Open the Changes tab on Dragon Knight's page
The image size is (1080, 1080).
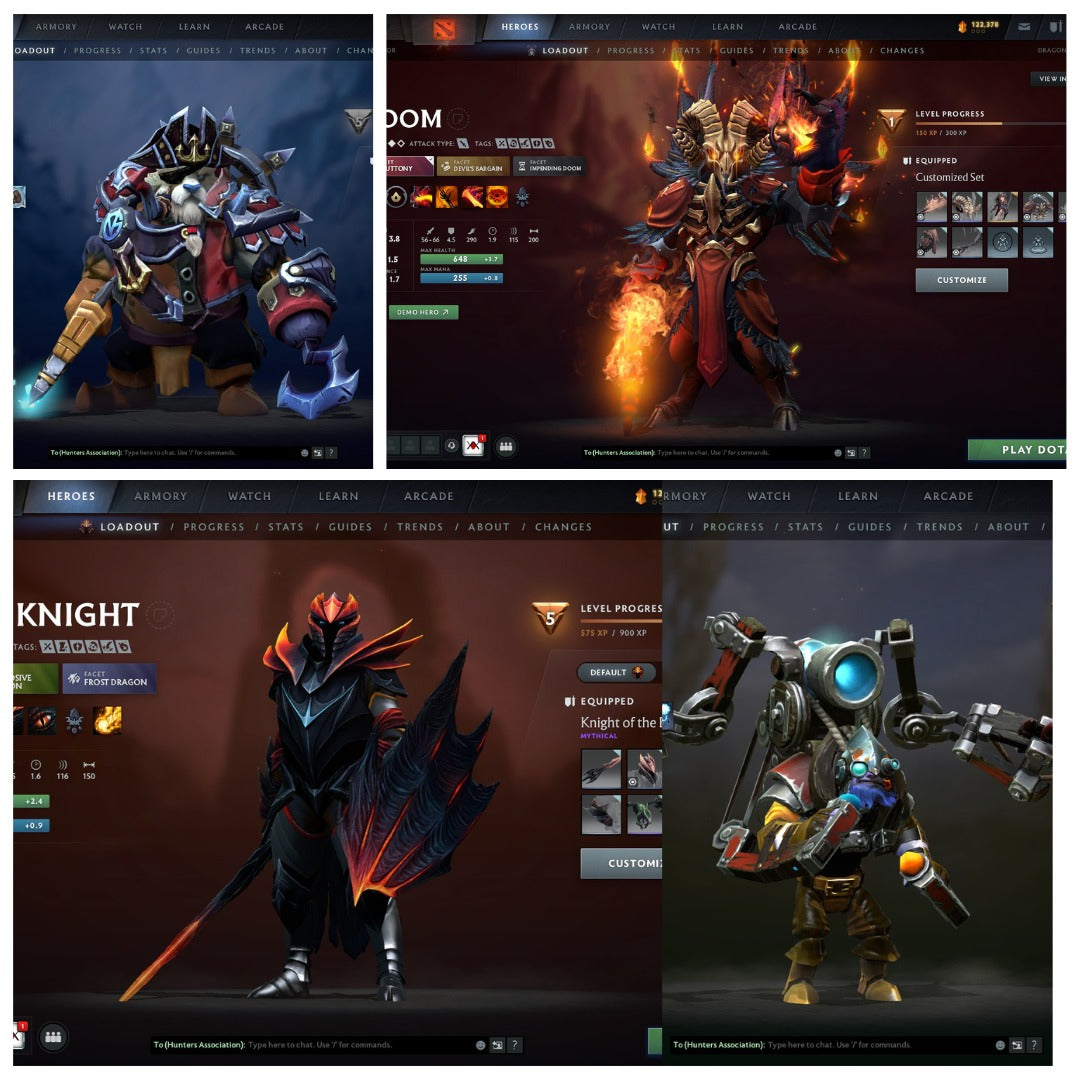(563, 527)
